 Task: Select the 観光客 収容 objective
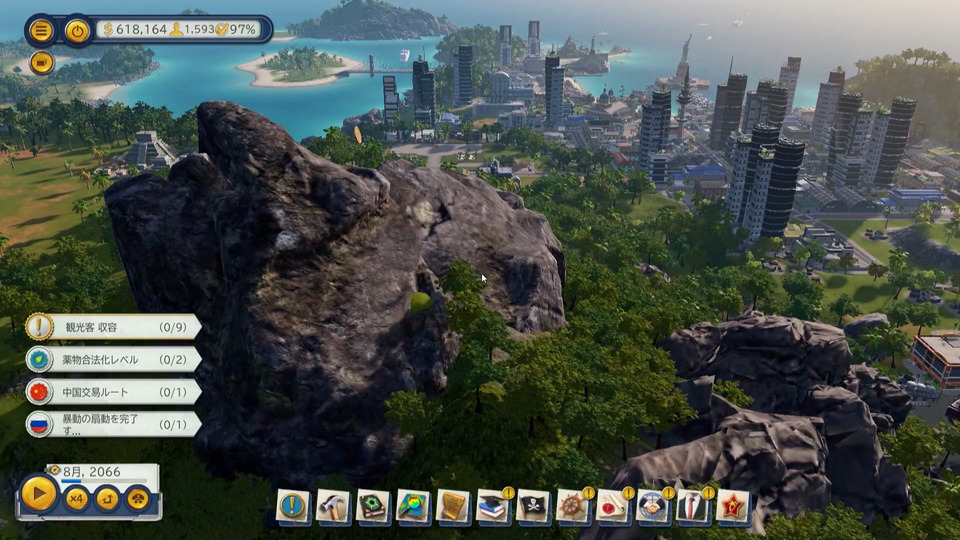112,326
